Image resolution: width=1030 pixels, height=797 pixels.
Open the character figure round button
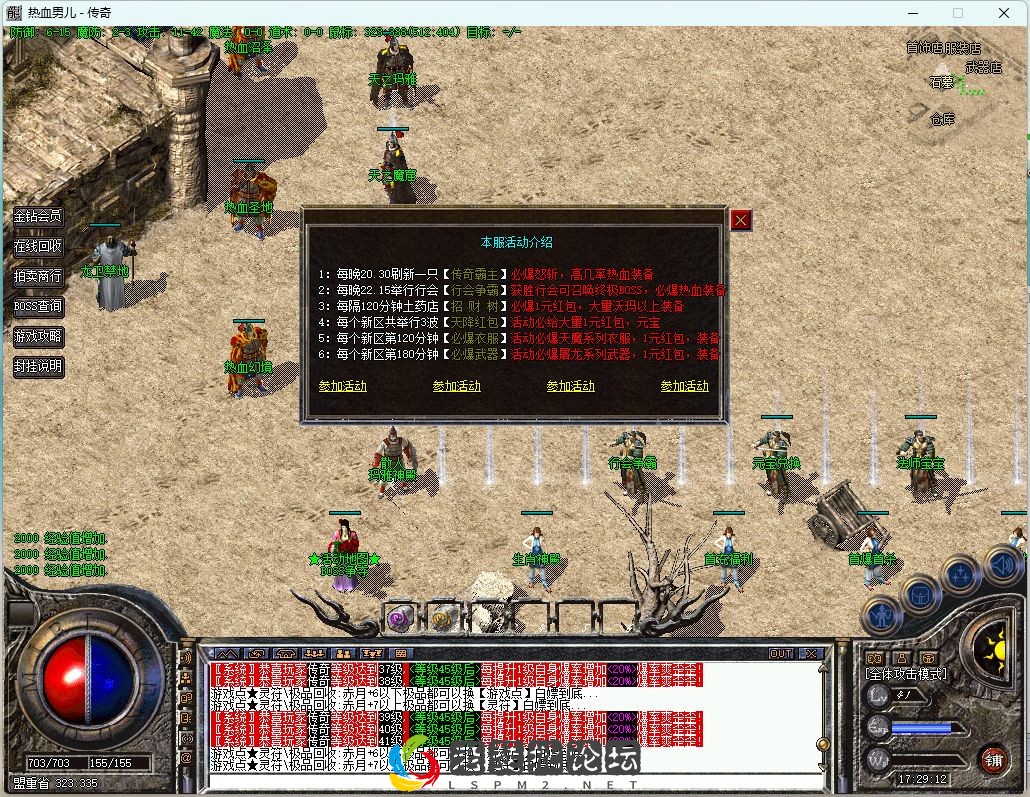click(882, 615)
